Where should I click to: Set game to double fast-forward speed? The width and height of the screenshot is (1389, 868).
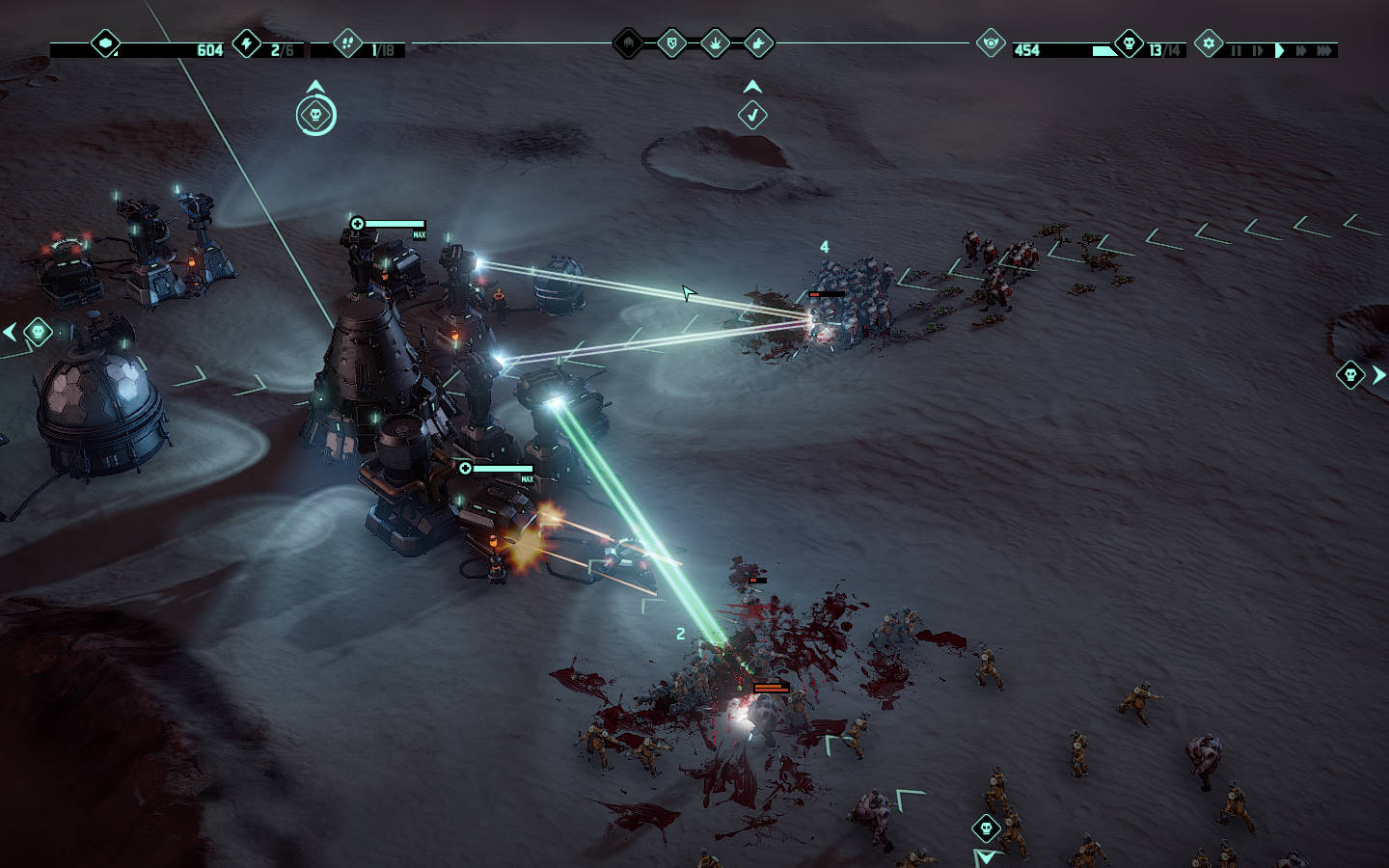(1301, 50)
